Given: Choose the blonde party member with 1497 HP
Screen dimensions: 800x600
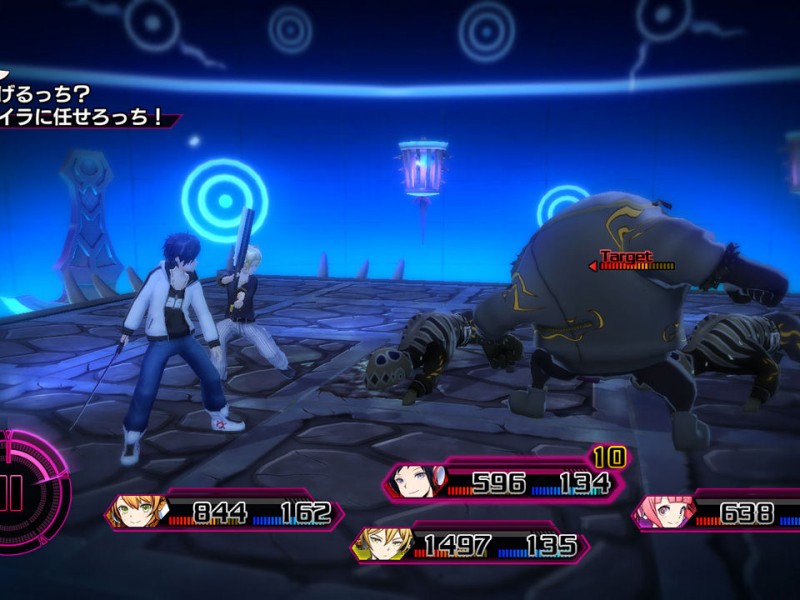Looking at the screenshot, I should [381, 545].
